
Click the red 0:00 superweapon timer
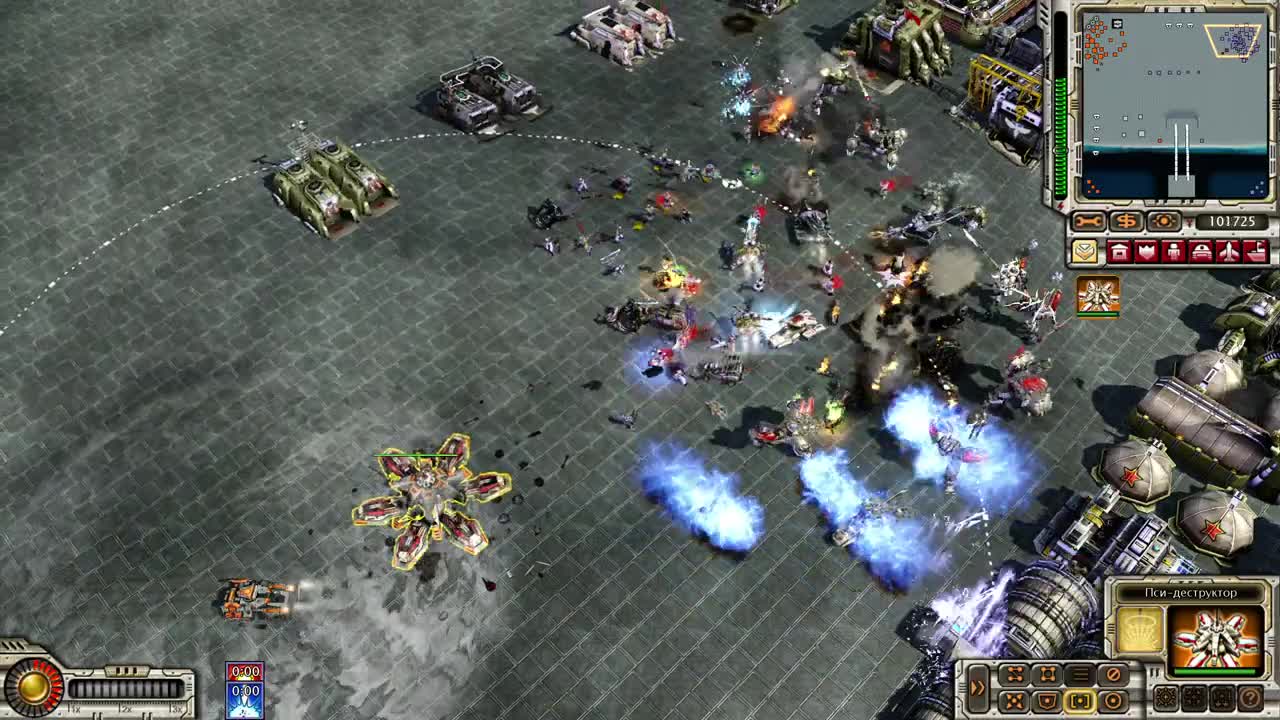[x=245, y=671]
